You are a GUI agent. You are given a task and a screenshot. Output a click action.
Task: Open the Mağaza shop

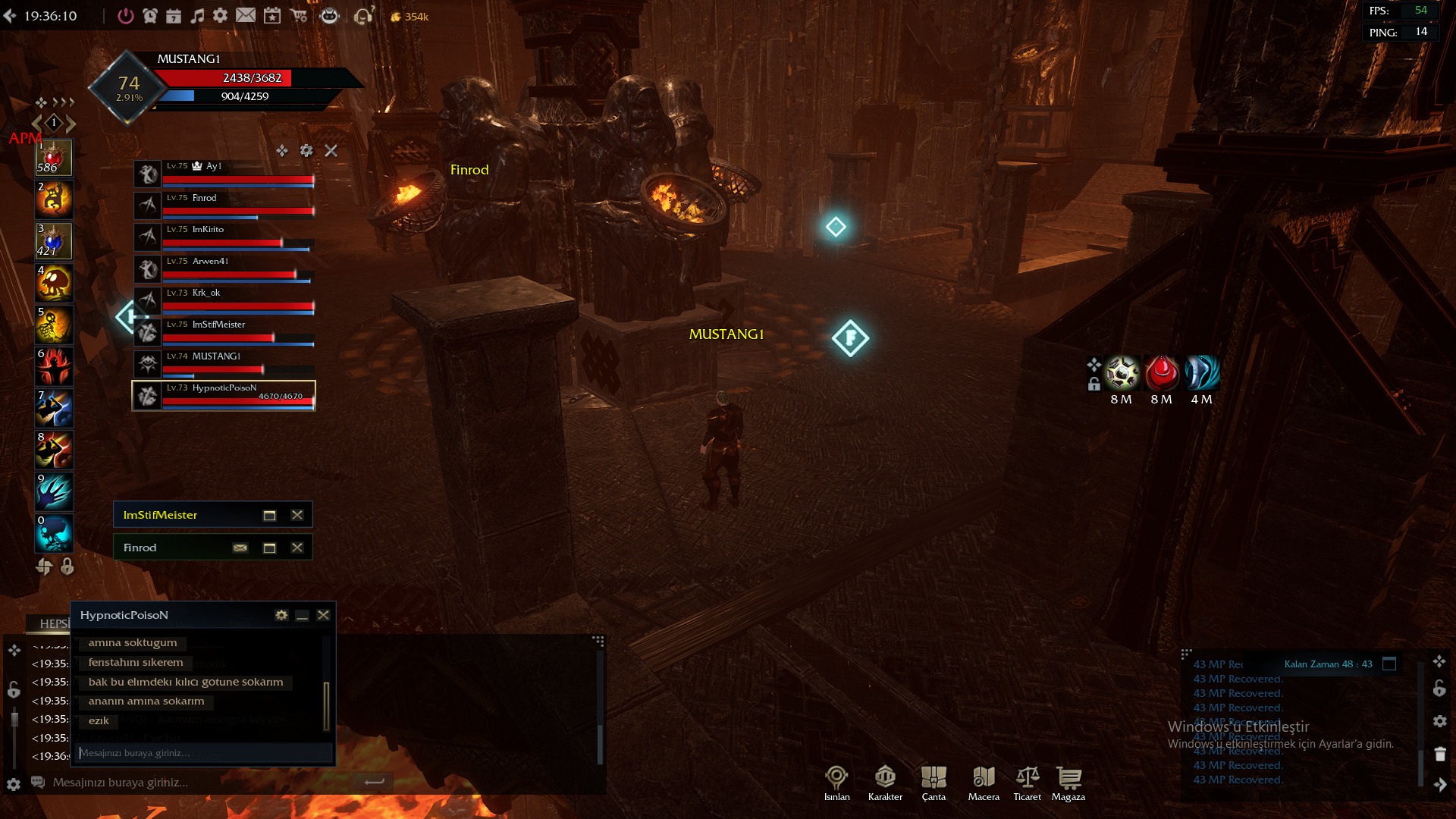click(1068, 783)
